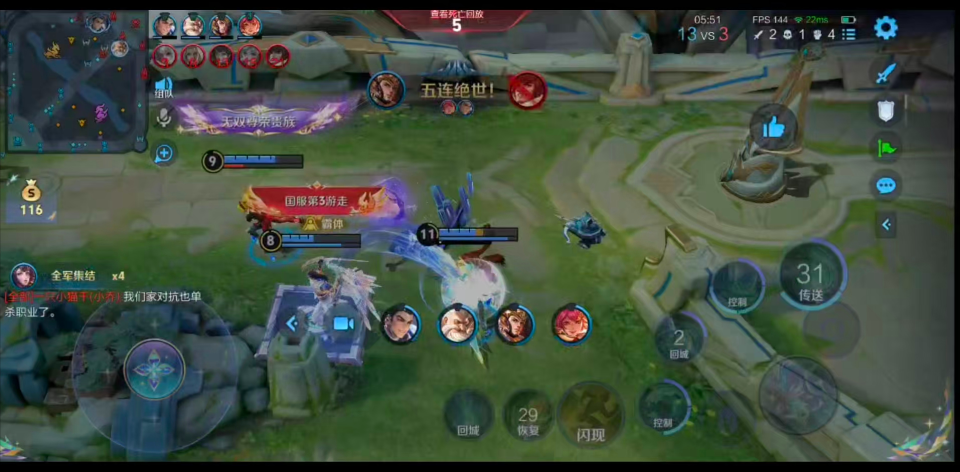
Task: Open the scoreboard list icon
Action: pyautogui.click(x=848, y=34)
